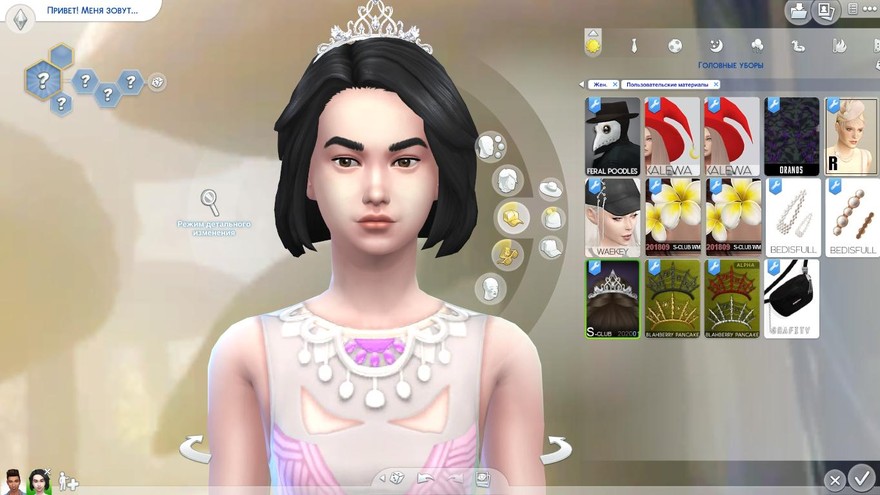The height and width of the screenshot is (495, 880).
Task: Open the magnifier detail edit mode
Action: pyautogui.click(x=211, y=201)
